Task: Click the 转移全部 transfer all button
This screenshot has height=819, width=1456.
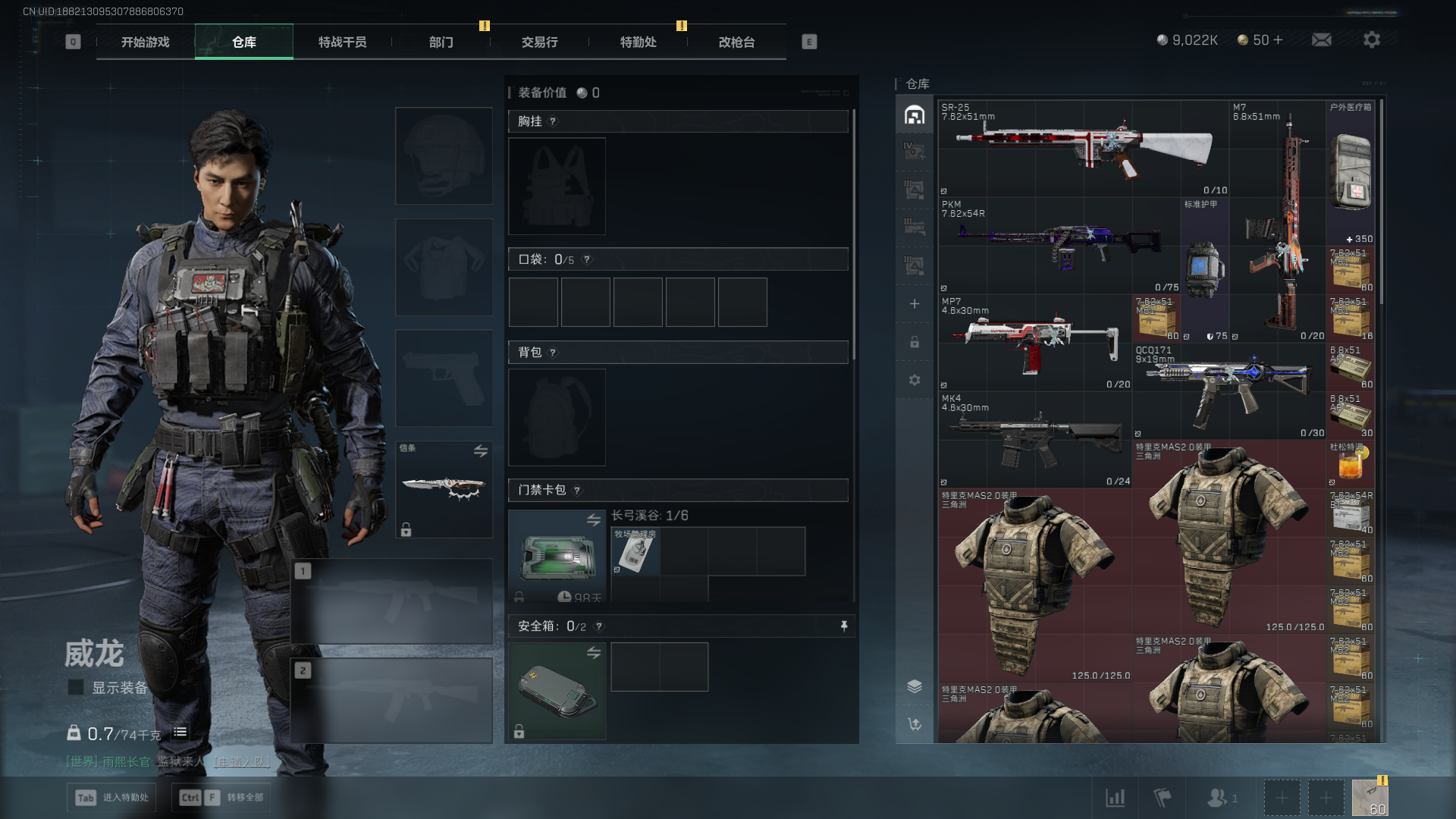Action: tap(221, 797)
